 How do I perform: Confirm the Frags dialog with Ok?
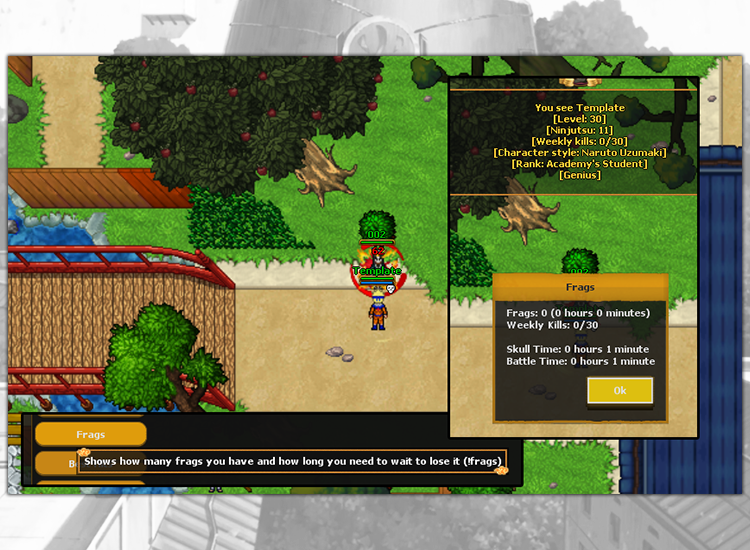coord(620,391)
